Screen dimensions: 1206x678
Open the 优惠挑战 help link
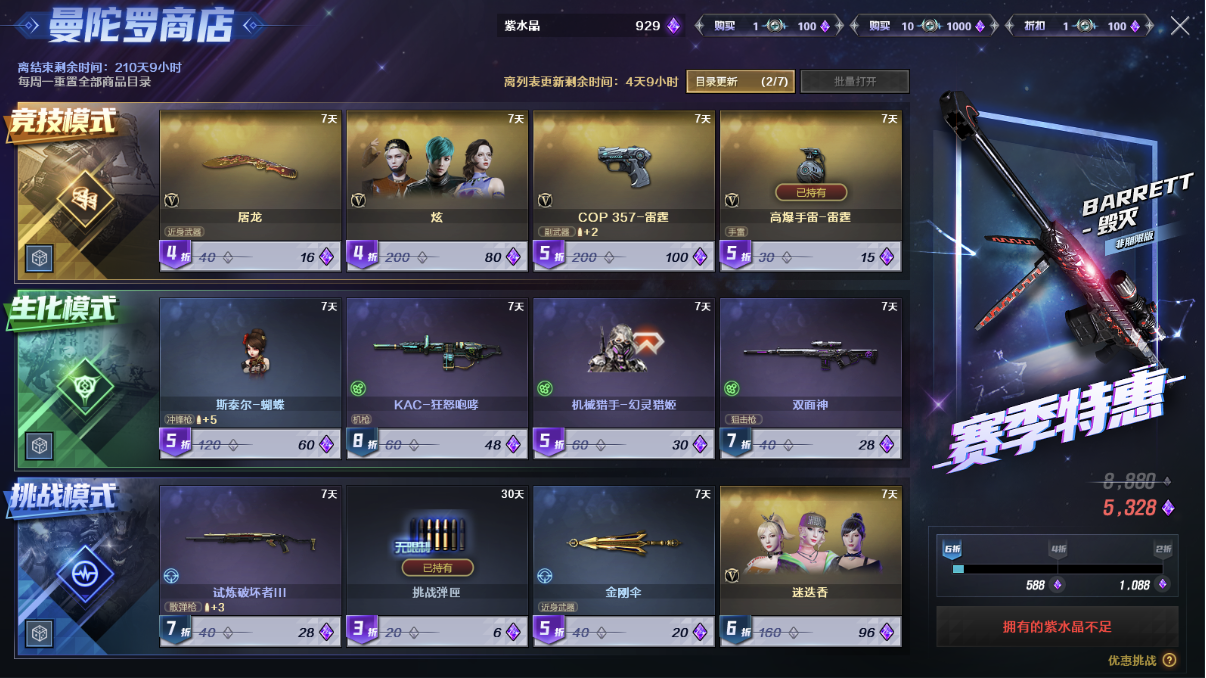click(x=1141, y=660)
